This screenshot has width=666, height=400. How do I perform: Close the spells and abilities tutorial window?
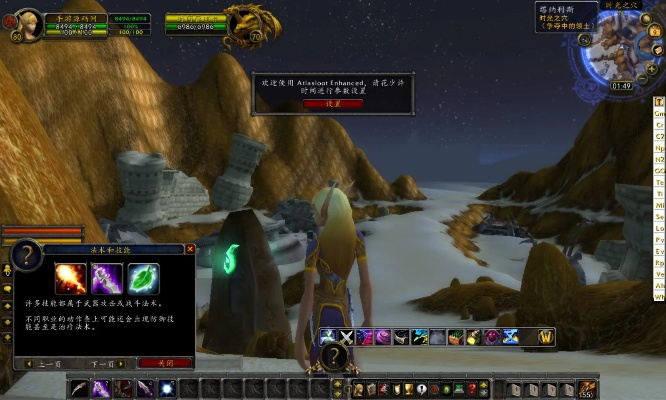pyautogui.click(x=190, y=249)
